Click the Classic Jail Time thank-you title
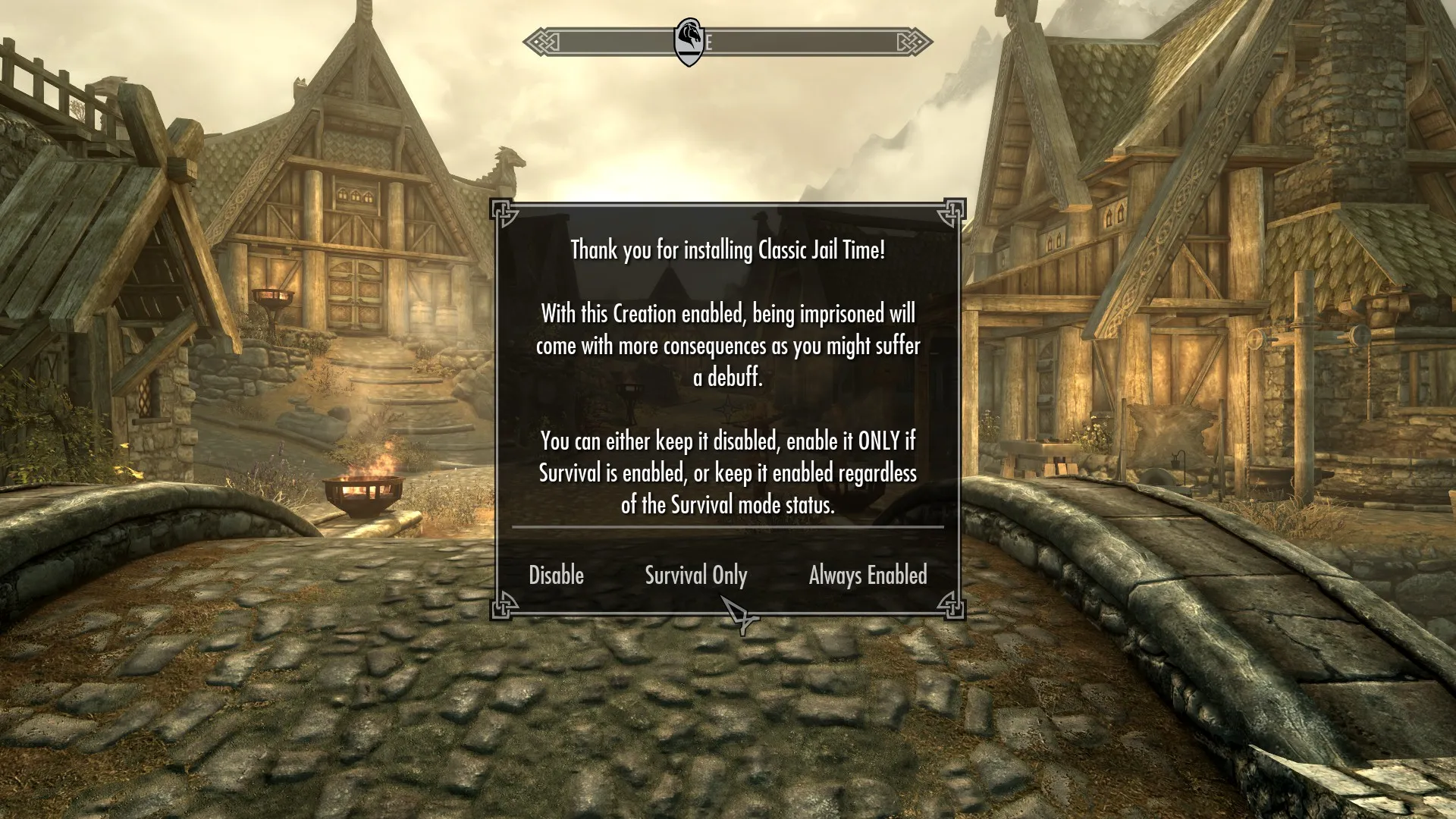This screenshot has width=1456, height=819. pos(727,250)
